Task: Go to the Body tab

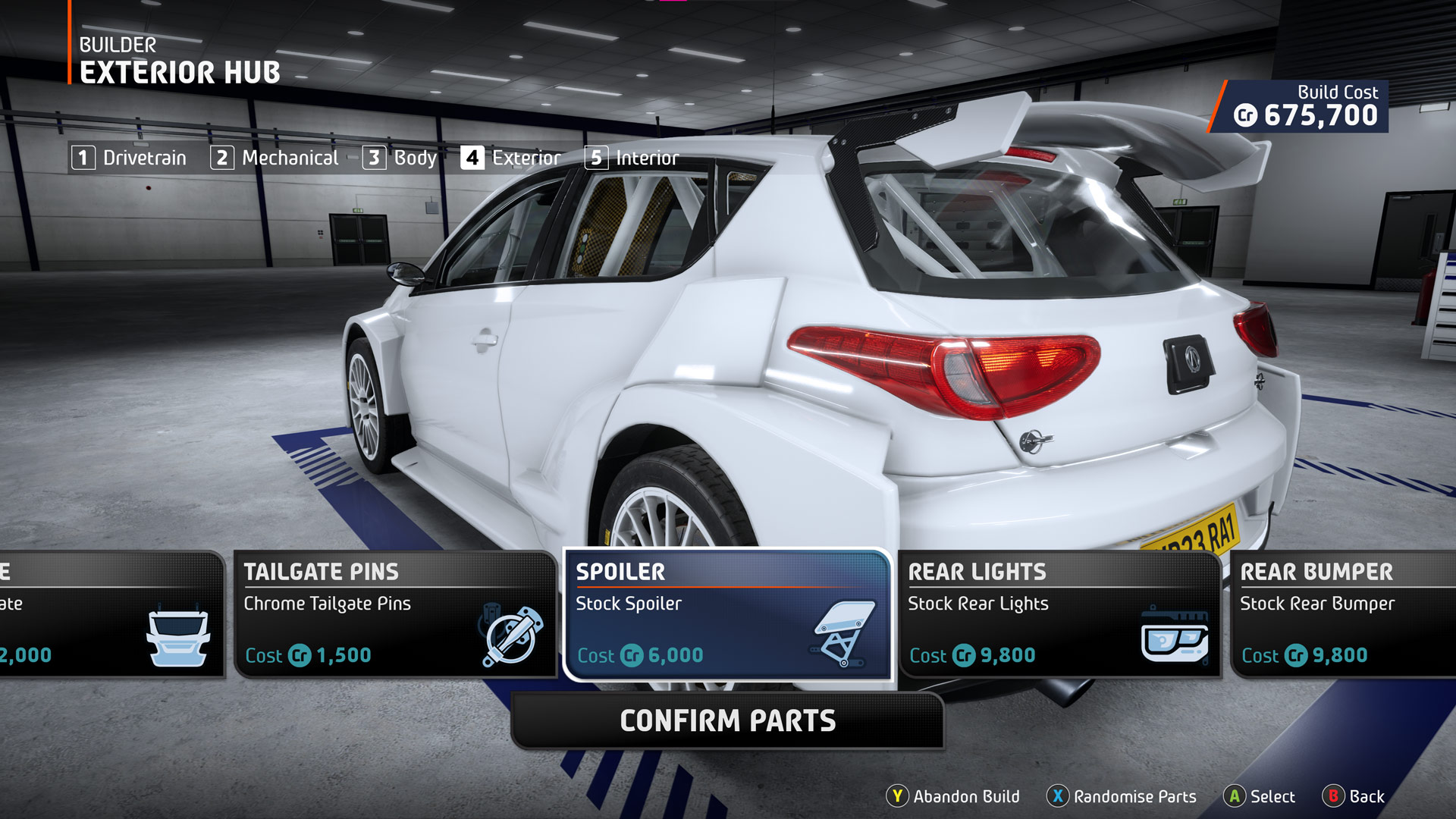Action: 400,158
